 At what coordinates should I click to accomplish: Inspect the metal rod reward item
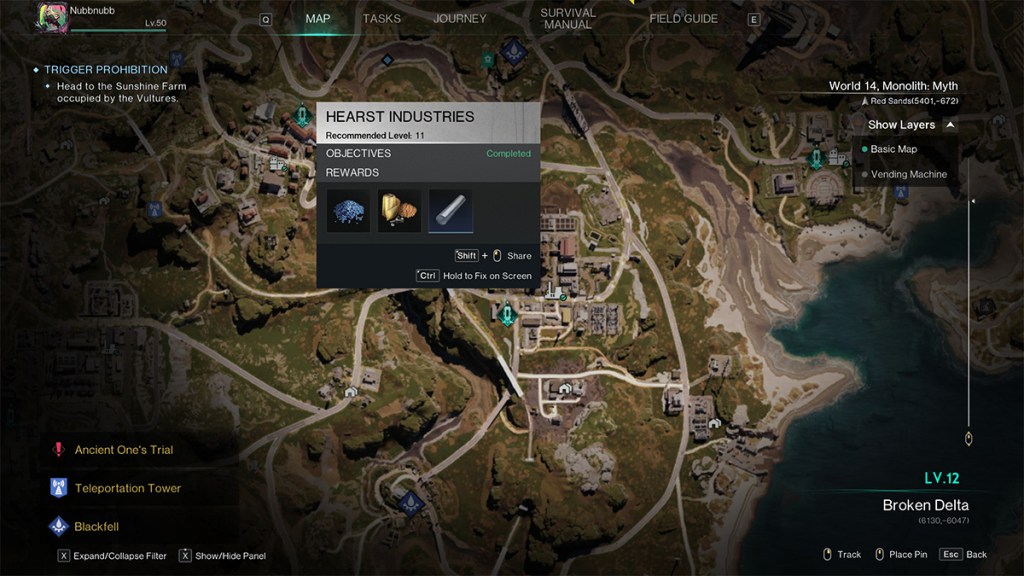(451, 211)
